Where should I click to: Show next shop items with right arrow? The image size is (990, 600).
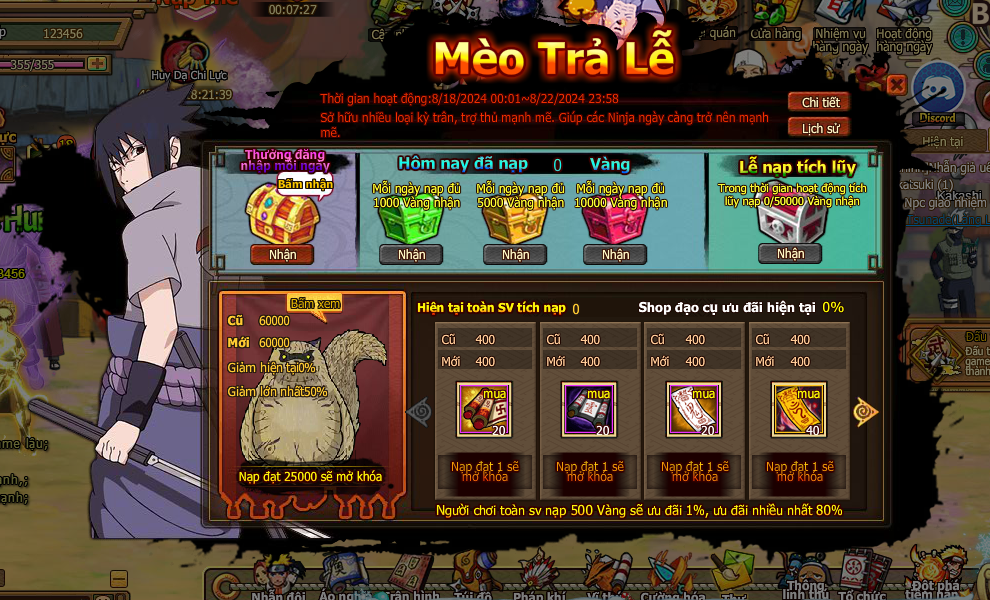point(865,411)
